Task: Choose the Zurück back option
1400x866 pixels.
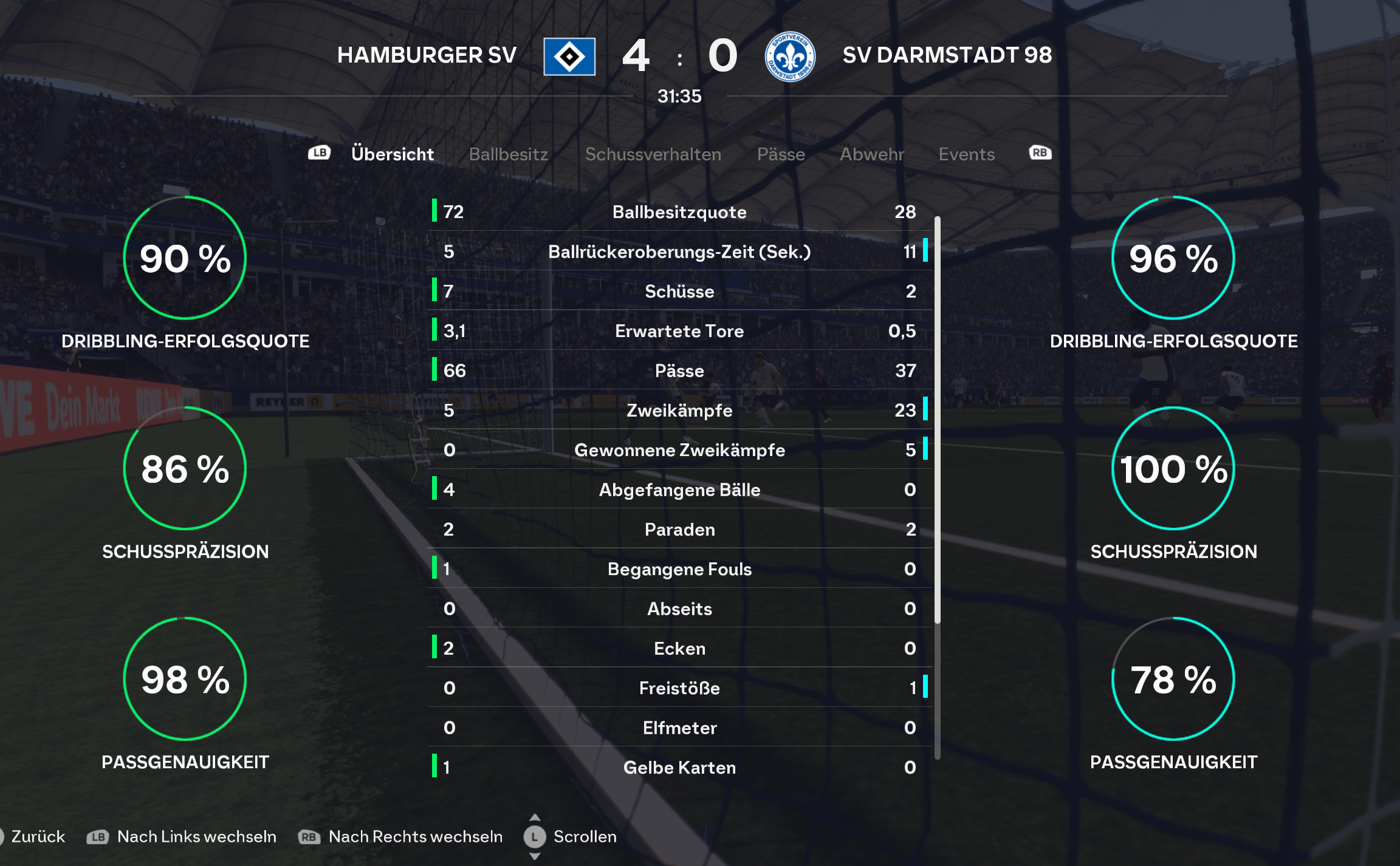Action: (x=38, y=836)
